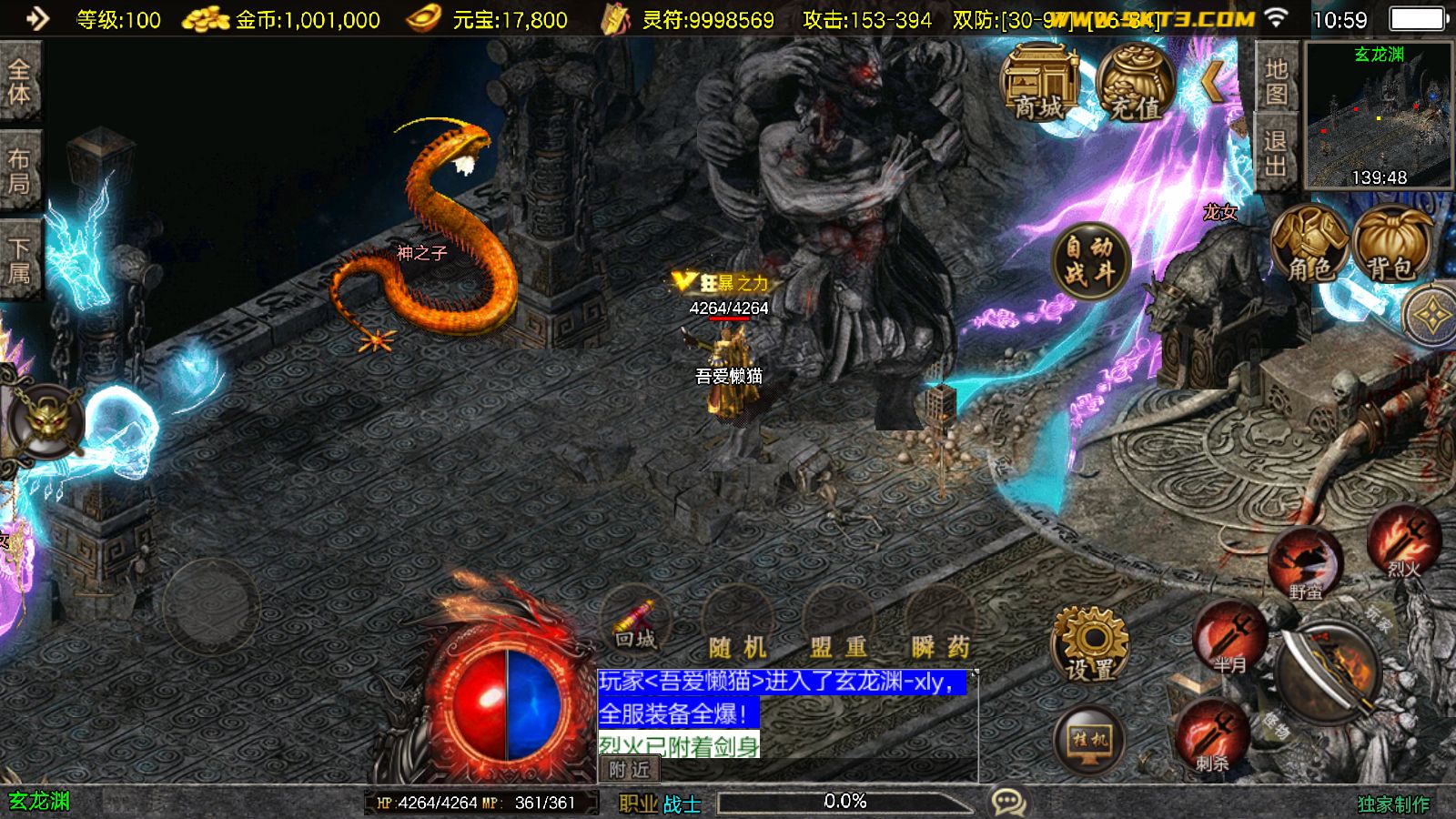The image size is (1456, 819).
Task: Open the 商城 shop
Action: 1038,84
